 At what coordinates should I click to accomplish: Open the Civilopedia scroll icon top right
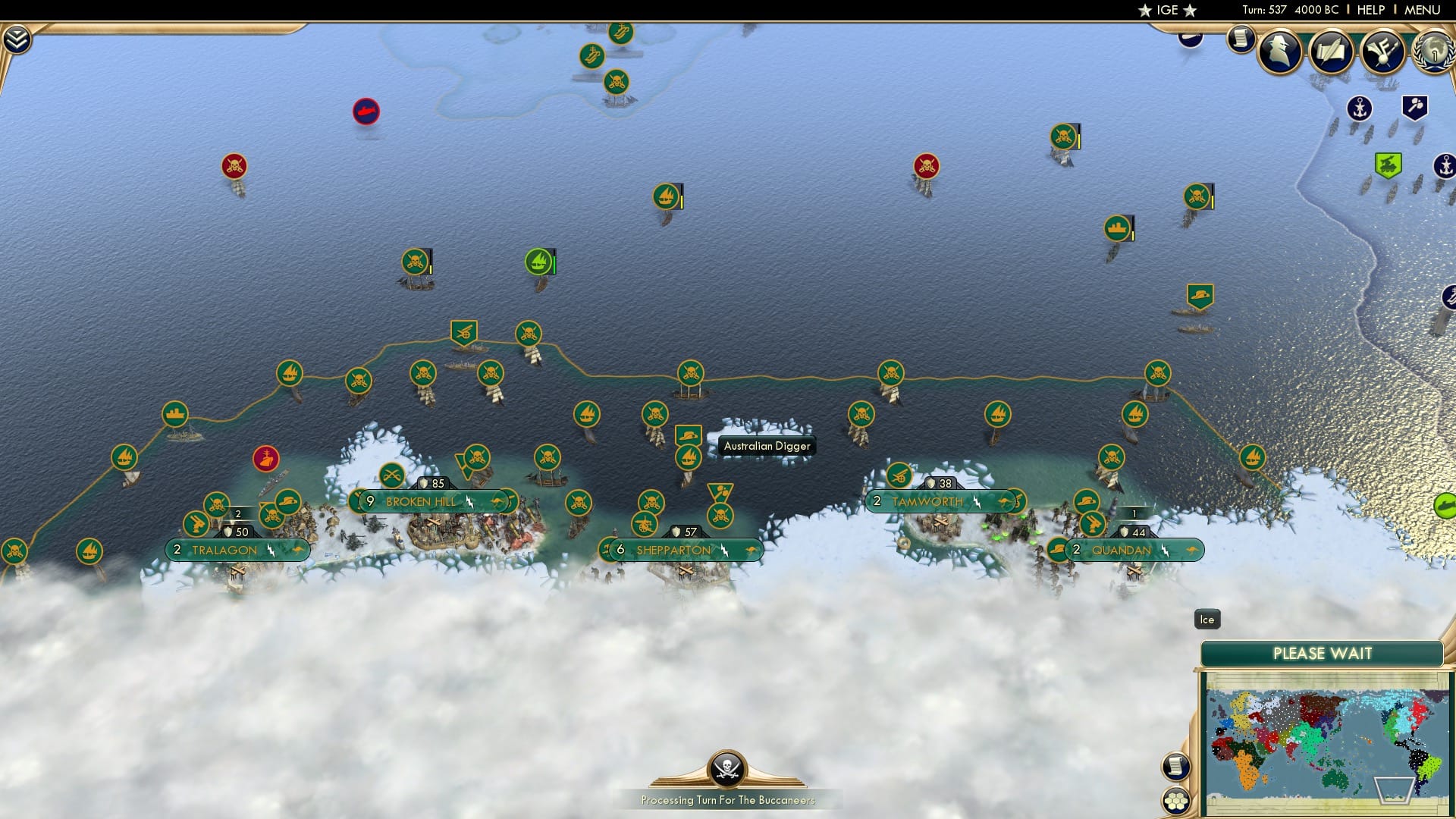[1241, 38]
